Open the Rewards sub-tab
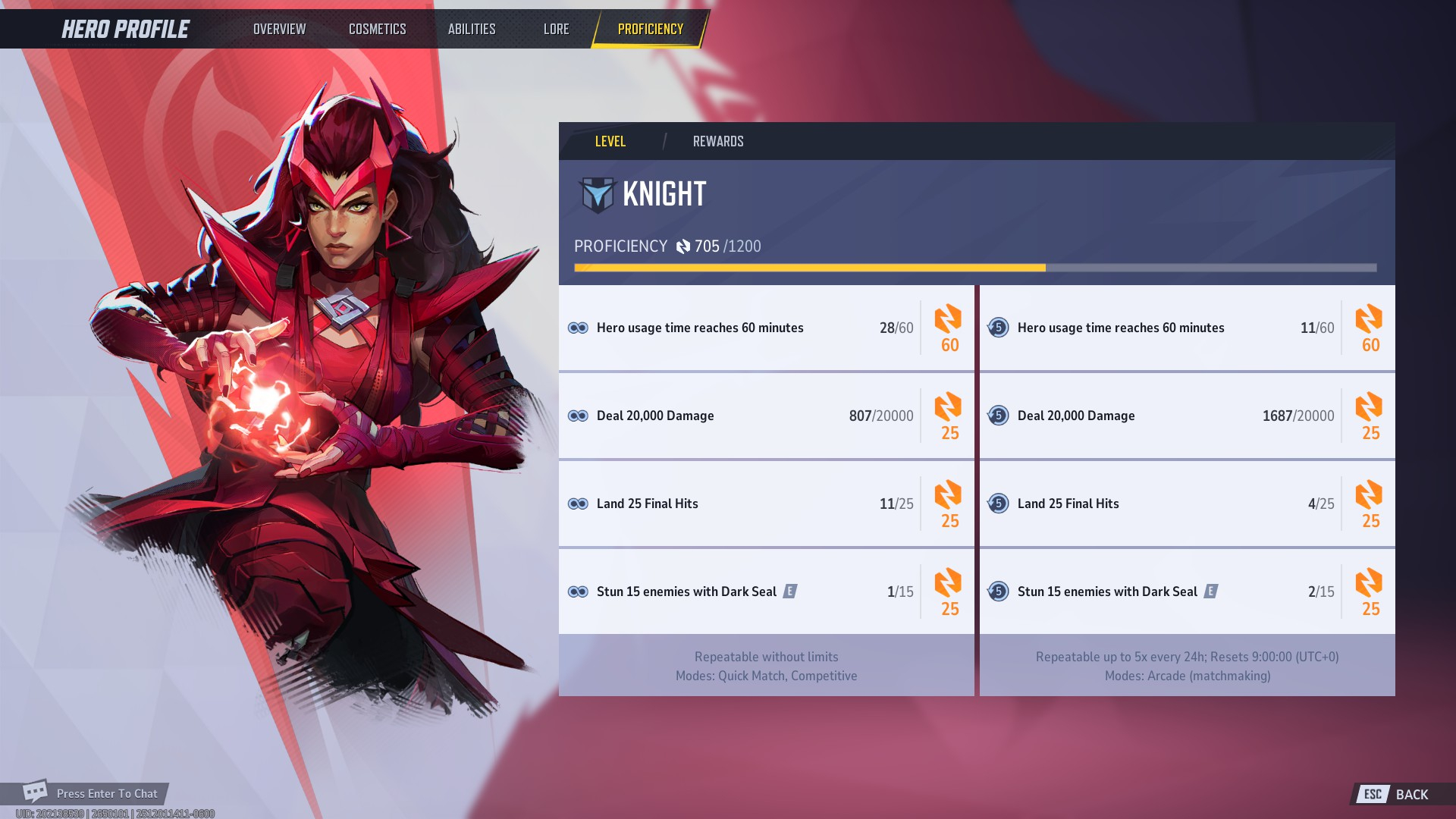The image size is (1456, 819). pos(717,141)
